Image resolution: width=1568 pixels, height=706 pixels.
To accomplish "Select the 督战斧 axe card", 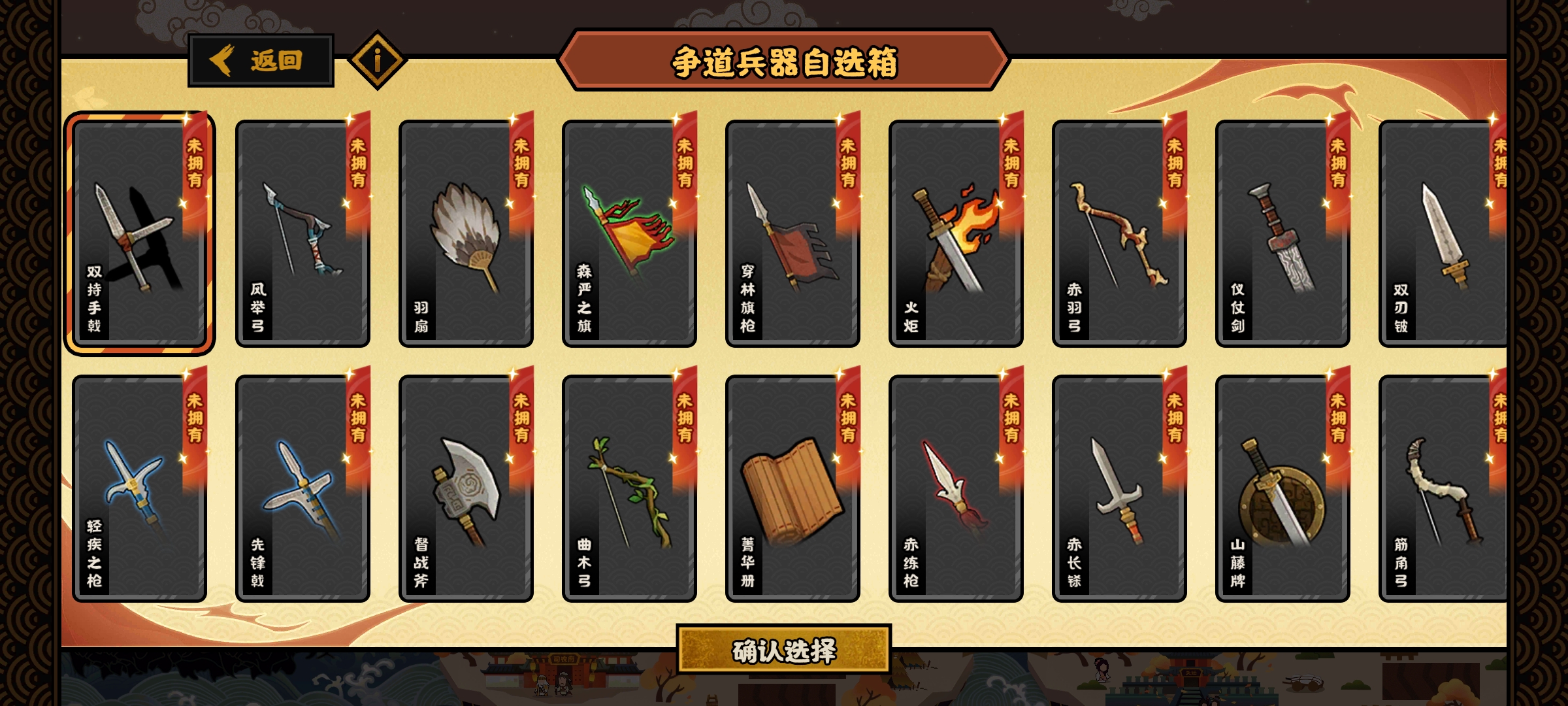I will [x=466, y=488].
